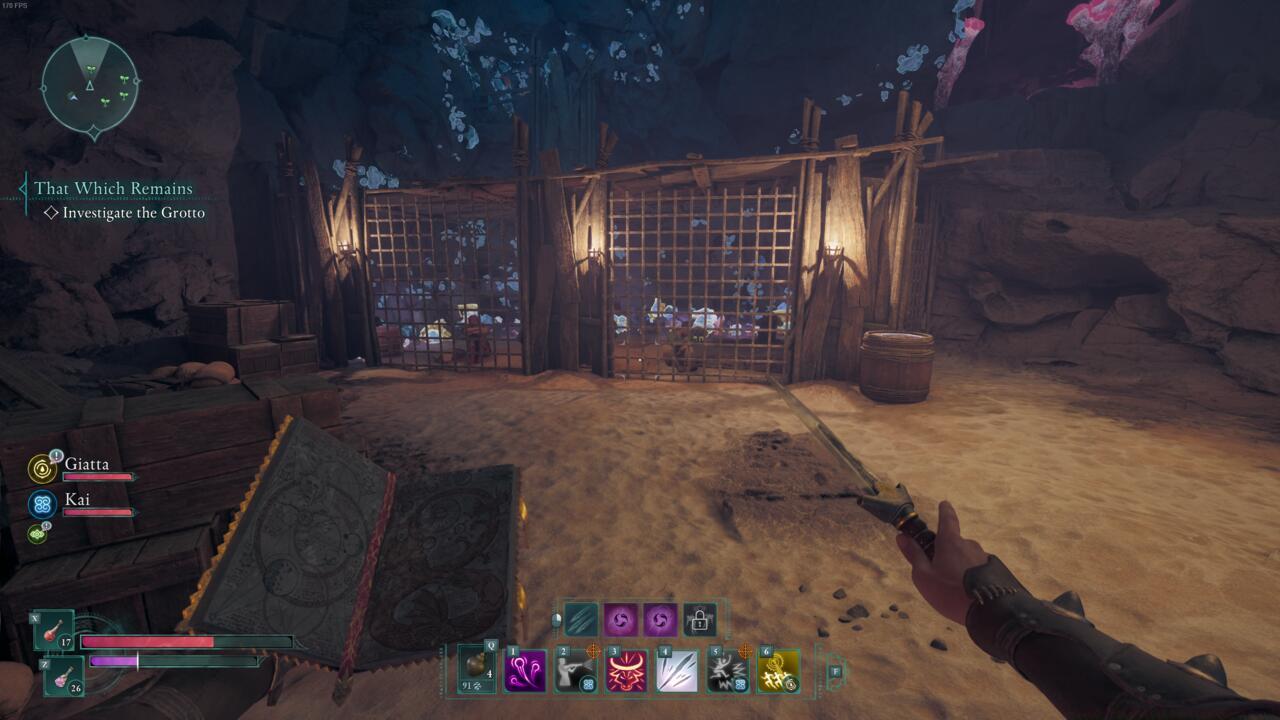The image size is (1280, 720).
Task: Click the green buff icon below Kai
Action: pos(37,533)
